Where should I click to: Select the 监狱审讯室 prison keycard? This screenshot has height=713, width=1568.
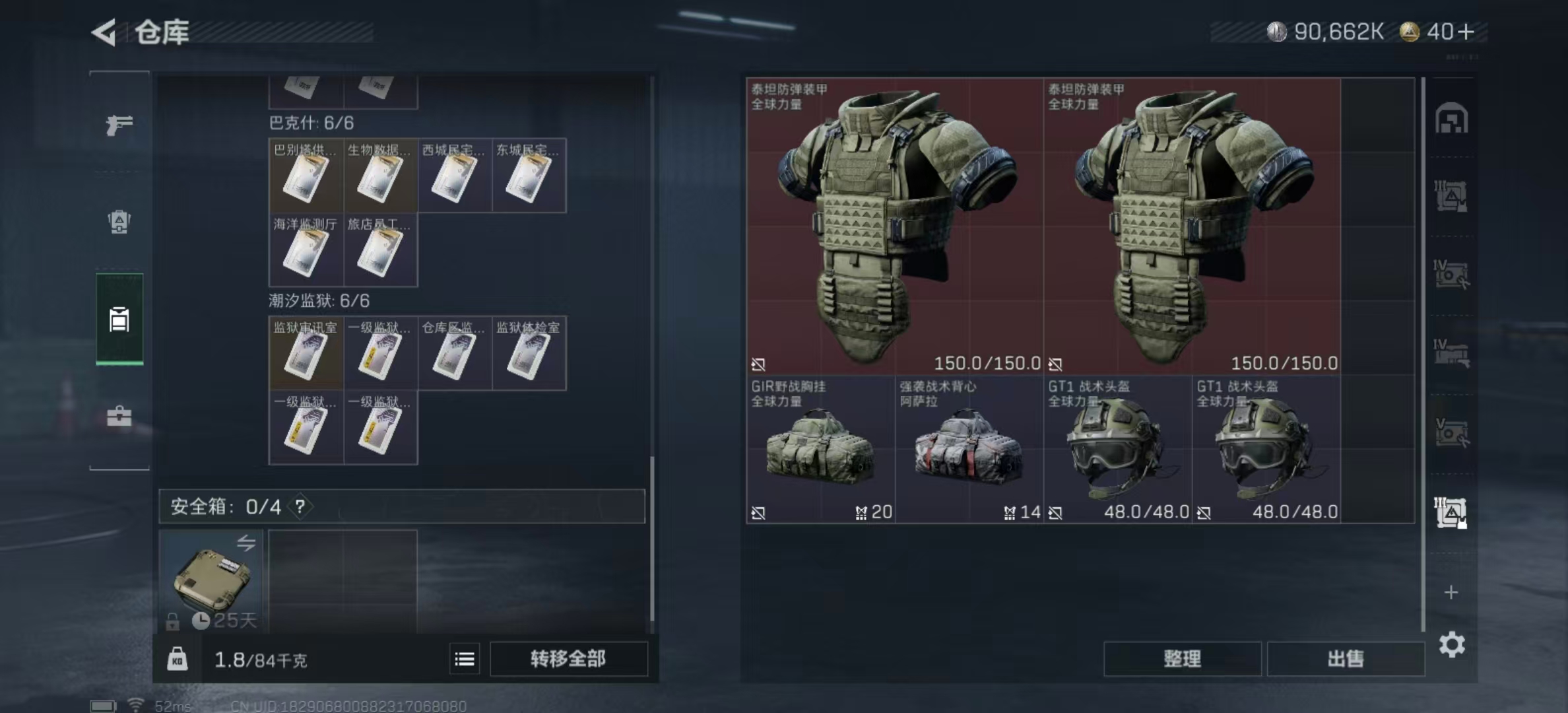(x=306, y=353)
